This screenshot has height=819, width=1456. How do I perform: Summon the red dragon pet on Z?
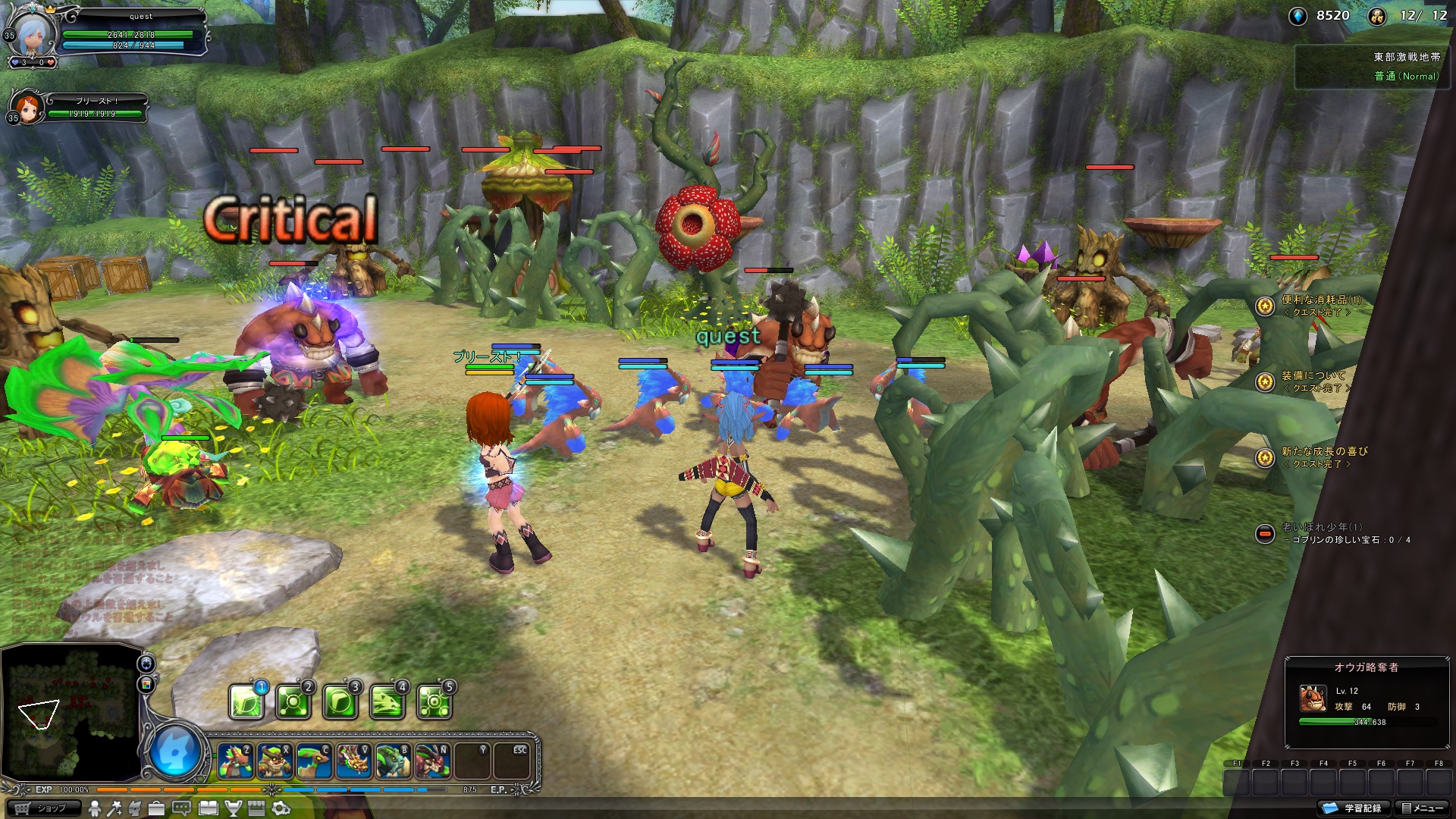click(x=235, y=761)
